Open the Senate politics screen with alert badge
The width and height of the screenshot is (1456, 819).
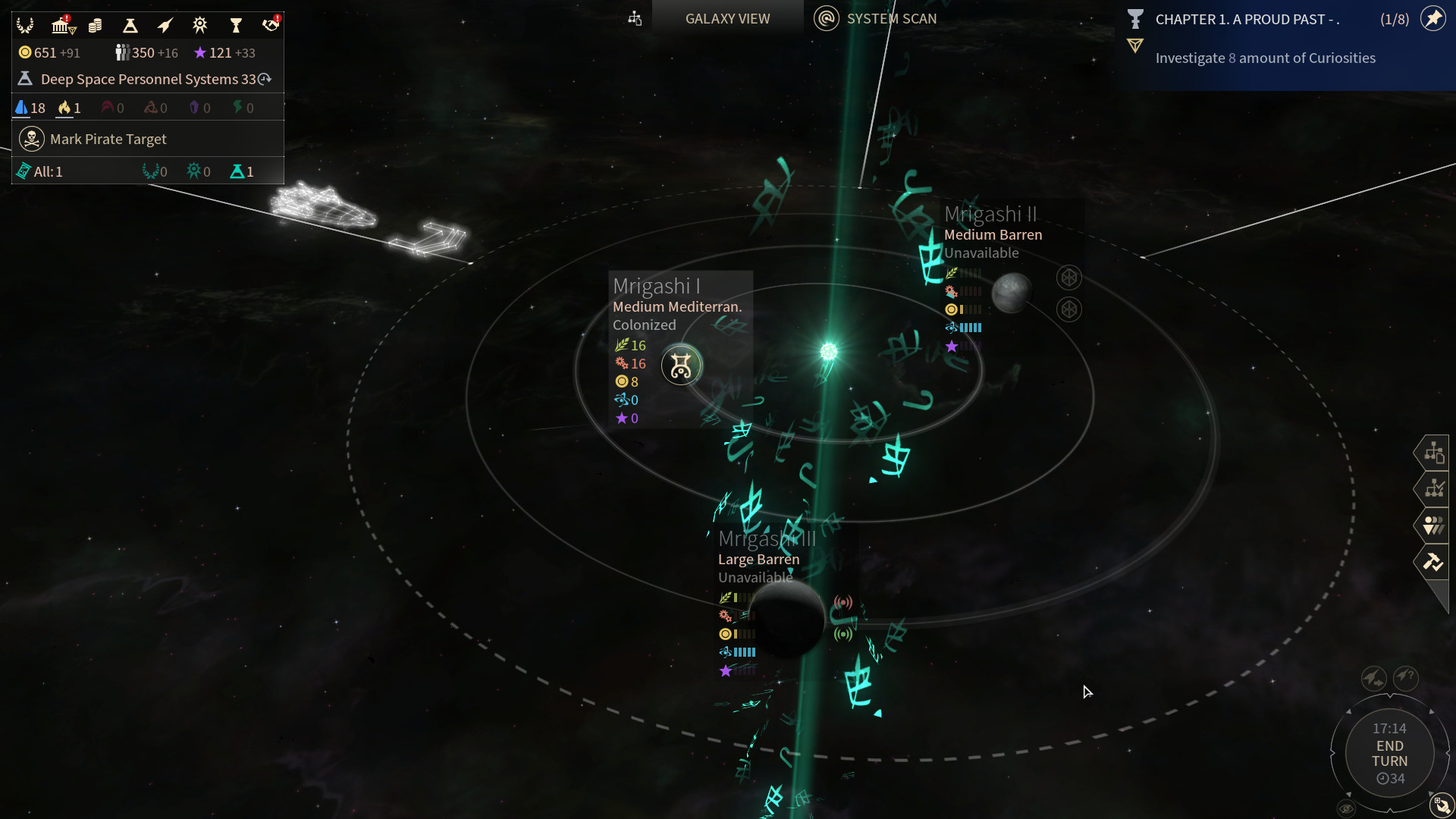[x=61, y=25]
